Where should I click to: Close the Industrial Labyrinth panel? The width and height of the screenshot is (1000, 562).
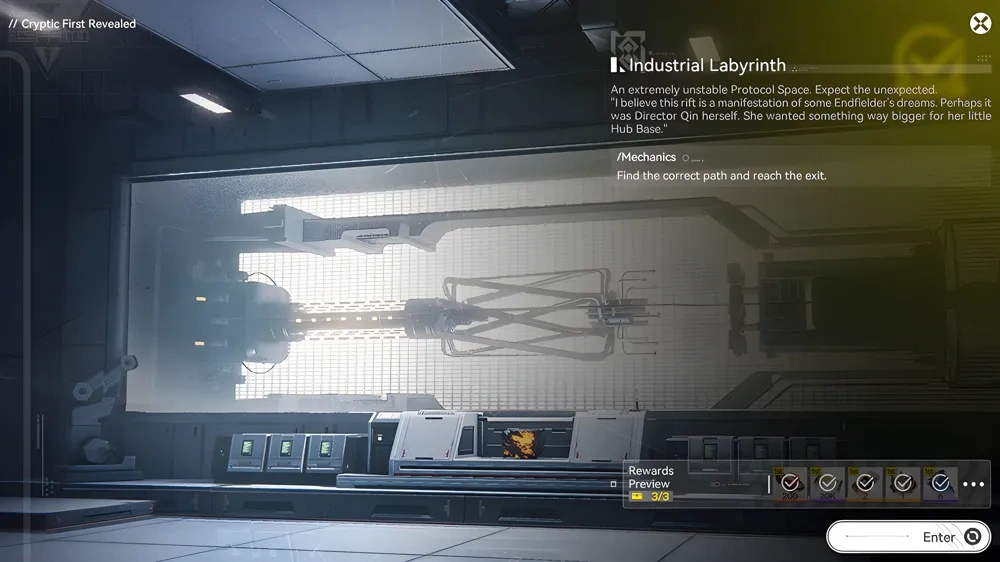[x=980, y=24]
